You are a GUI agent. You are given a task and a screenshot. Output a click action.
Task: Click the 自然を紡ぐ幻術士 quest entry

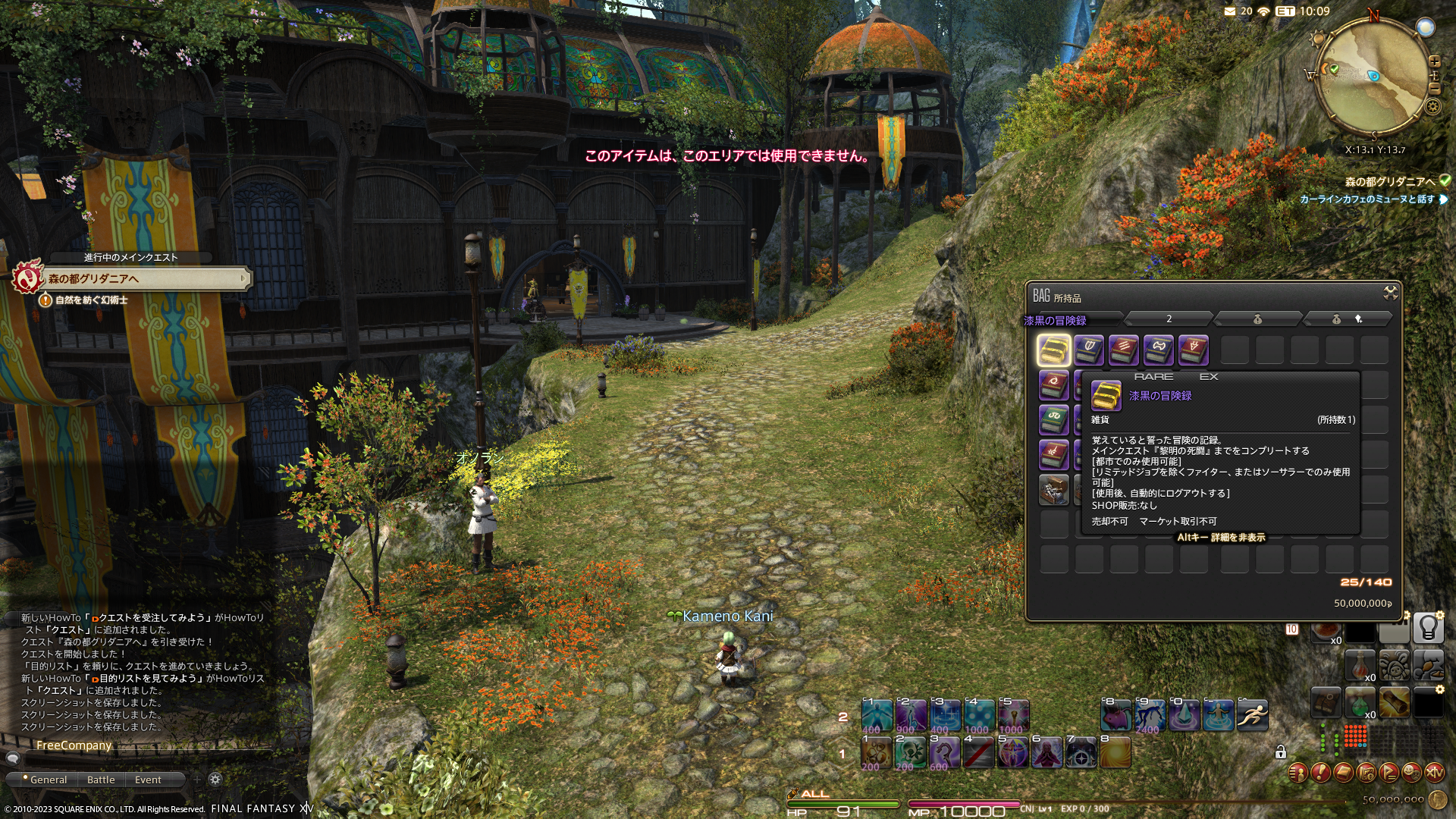[91, 300]
